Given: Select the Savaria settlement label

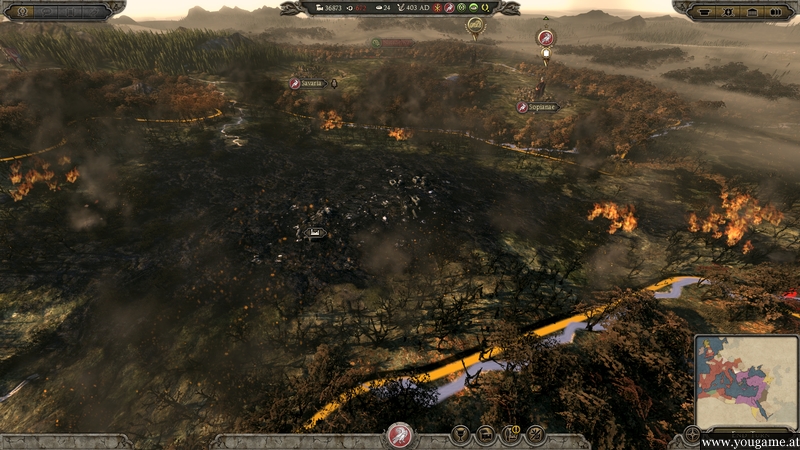Looking at the screenshot, I should point(311,83).
